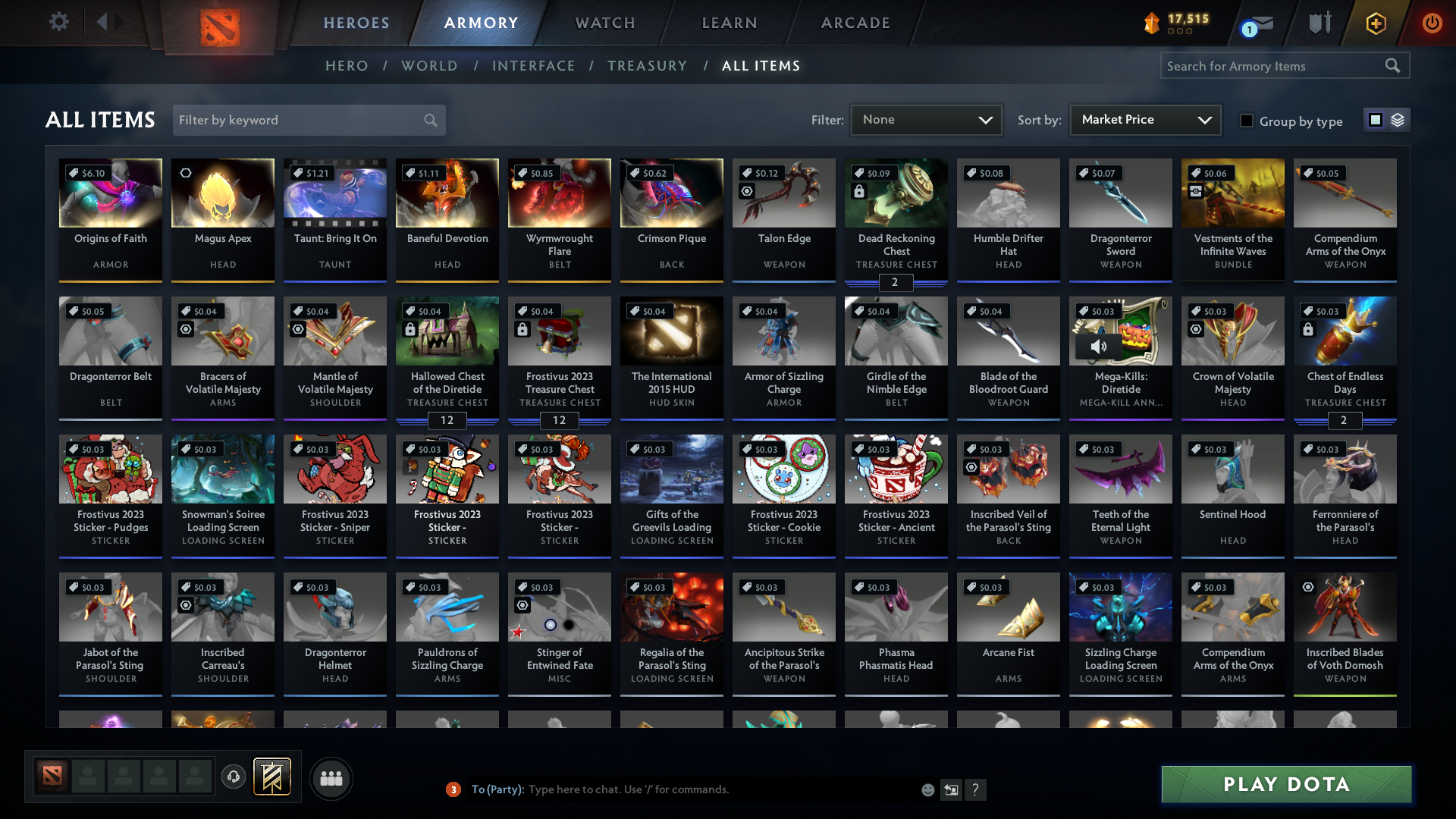Click the headset voice chat icon

pos(233,777)
